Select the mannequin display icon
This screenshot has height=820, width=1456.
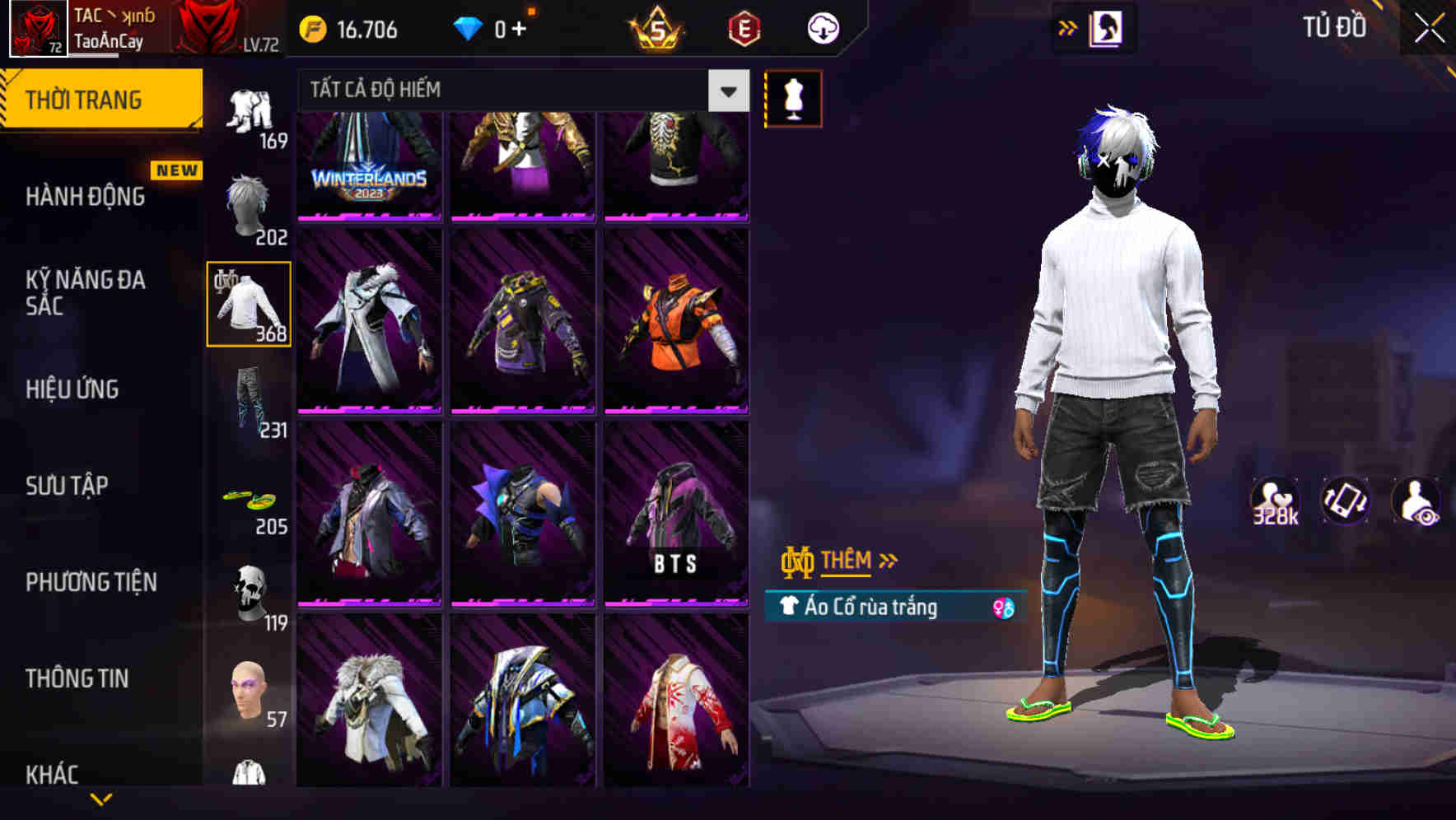point(792,97)
